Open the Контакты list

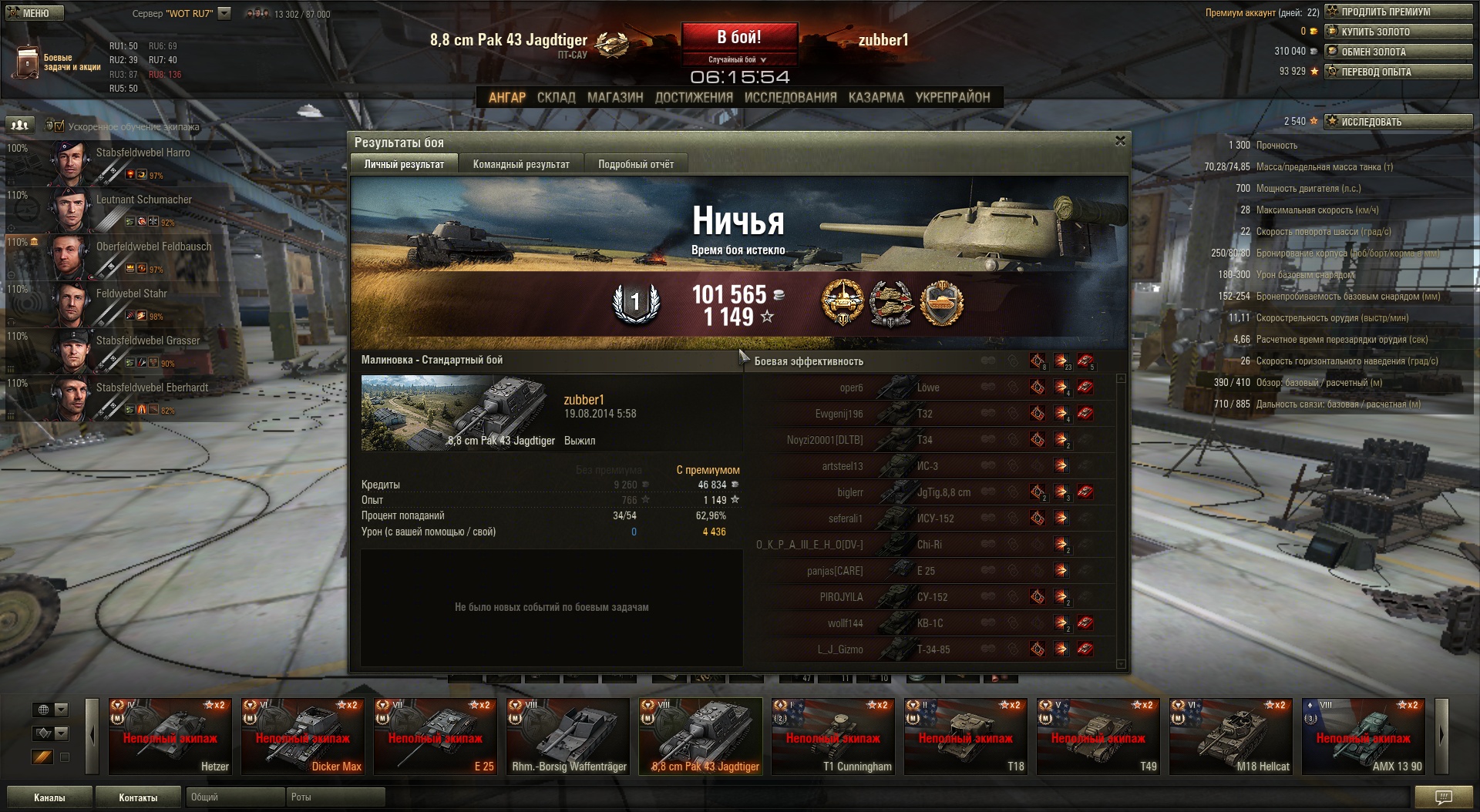point(138,797)
